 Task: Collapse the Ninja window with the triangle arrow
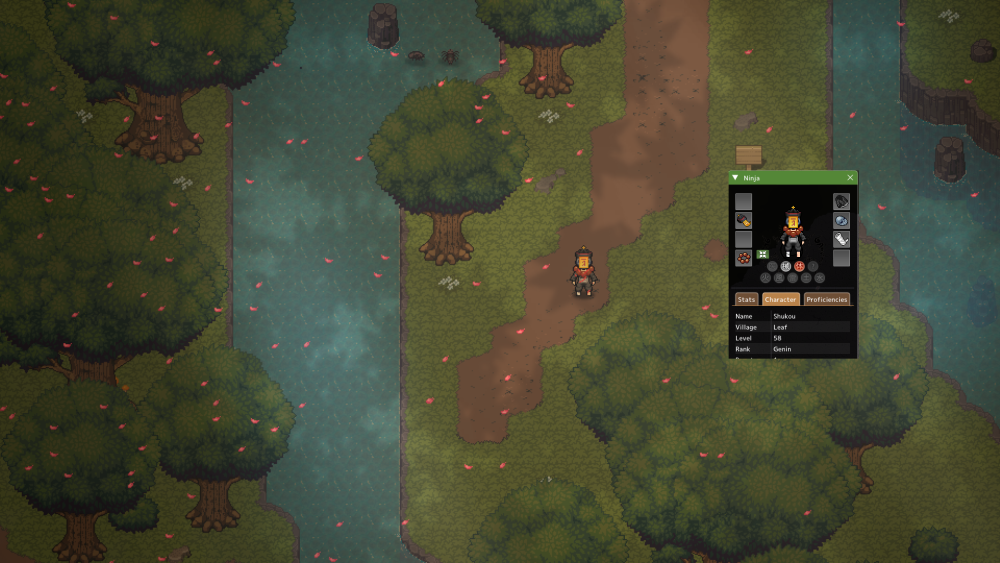pos(736,178)
